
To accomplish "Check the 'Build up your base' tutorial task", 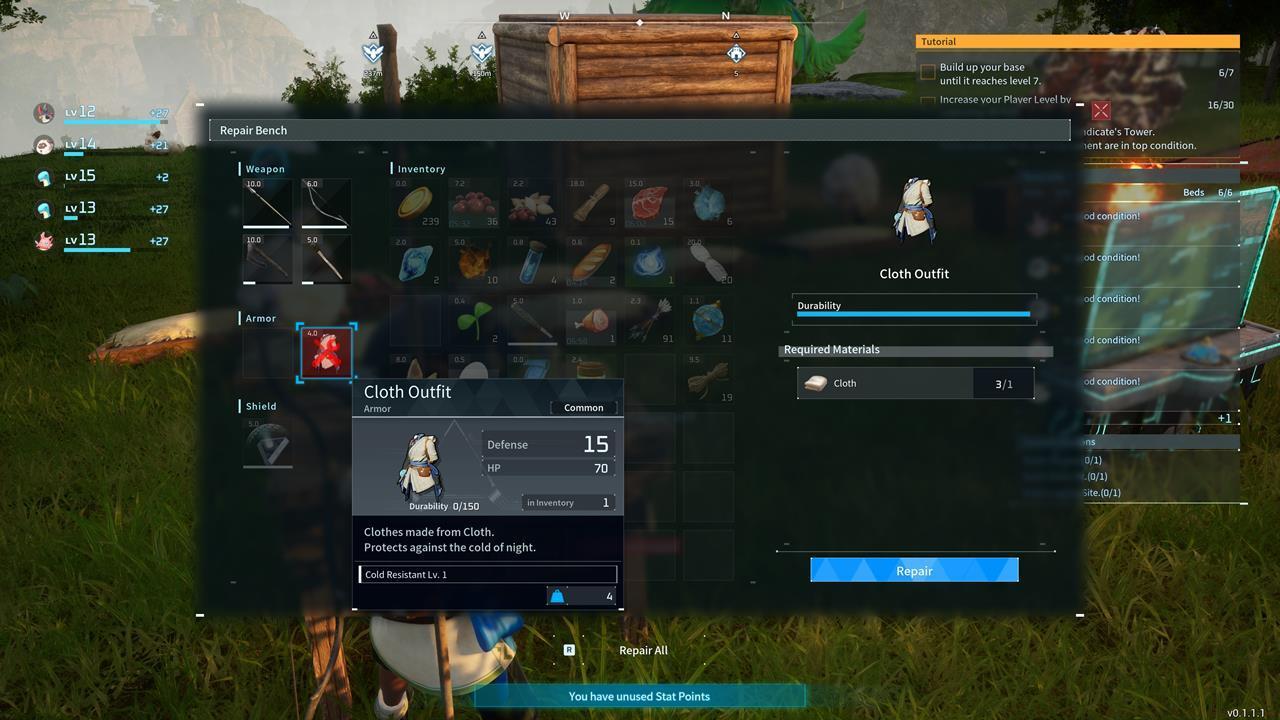I will tap(927, 71).
